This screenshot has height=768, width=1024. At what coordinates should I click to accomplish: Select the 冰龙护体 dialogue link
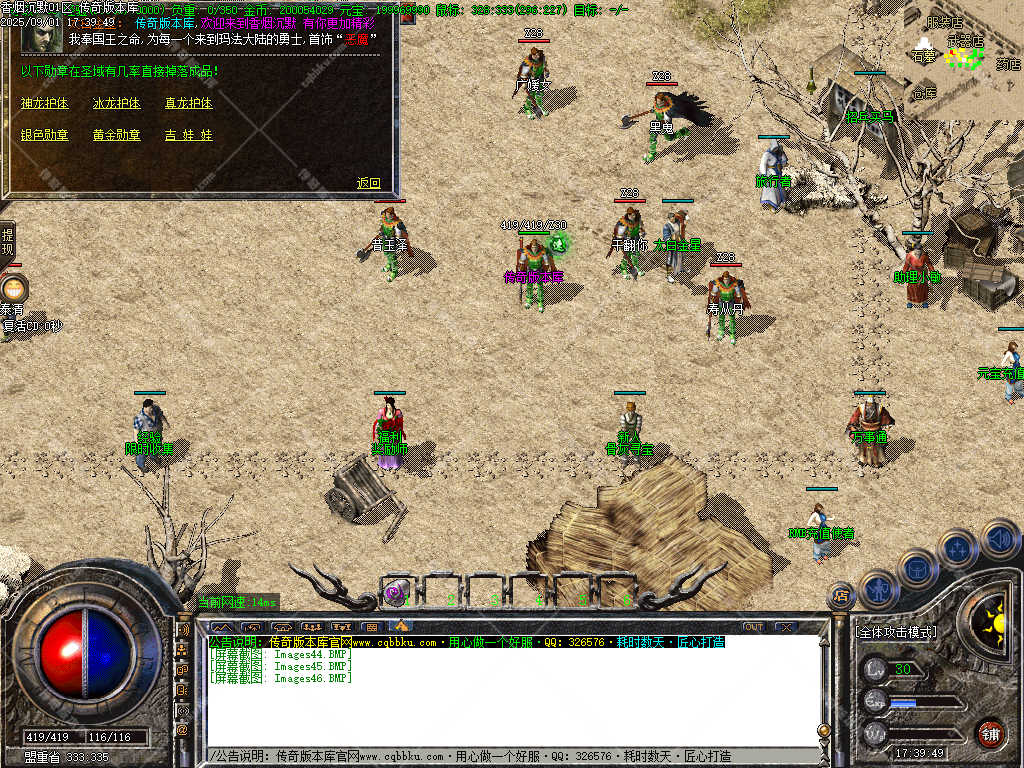[117, 103]
